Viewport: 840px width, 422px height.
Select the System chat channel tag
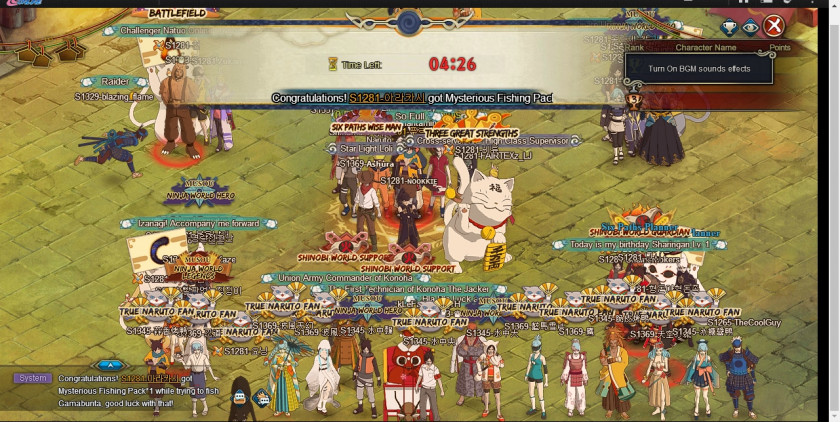tap(32, 379)
